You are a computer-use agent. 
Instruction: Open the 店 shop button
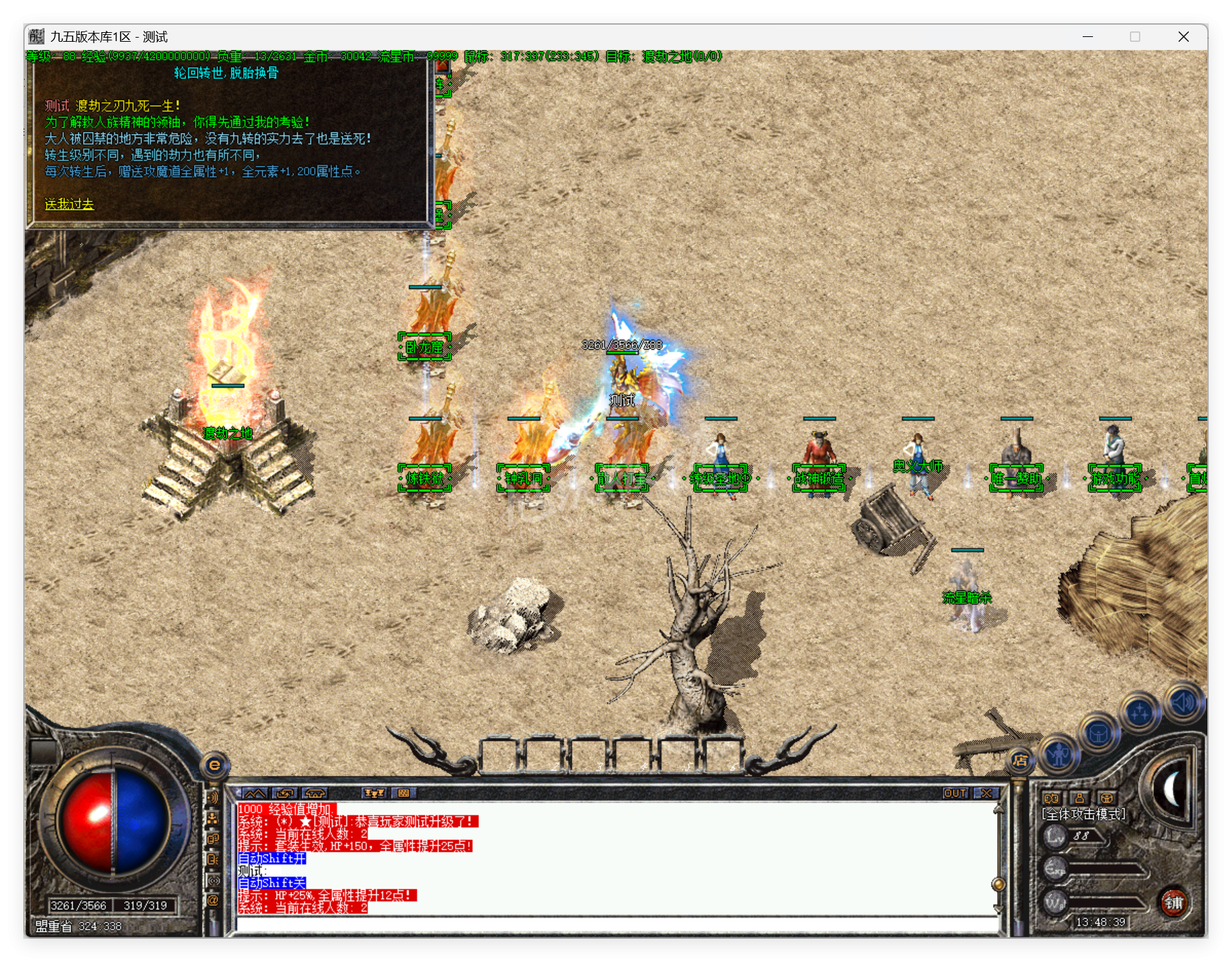click(x=1020, y=760)
